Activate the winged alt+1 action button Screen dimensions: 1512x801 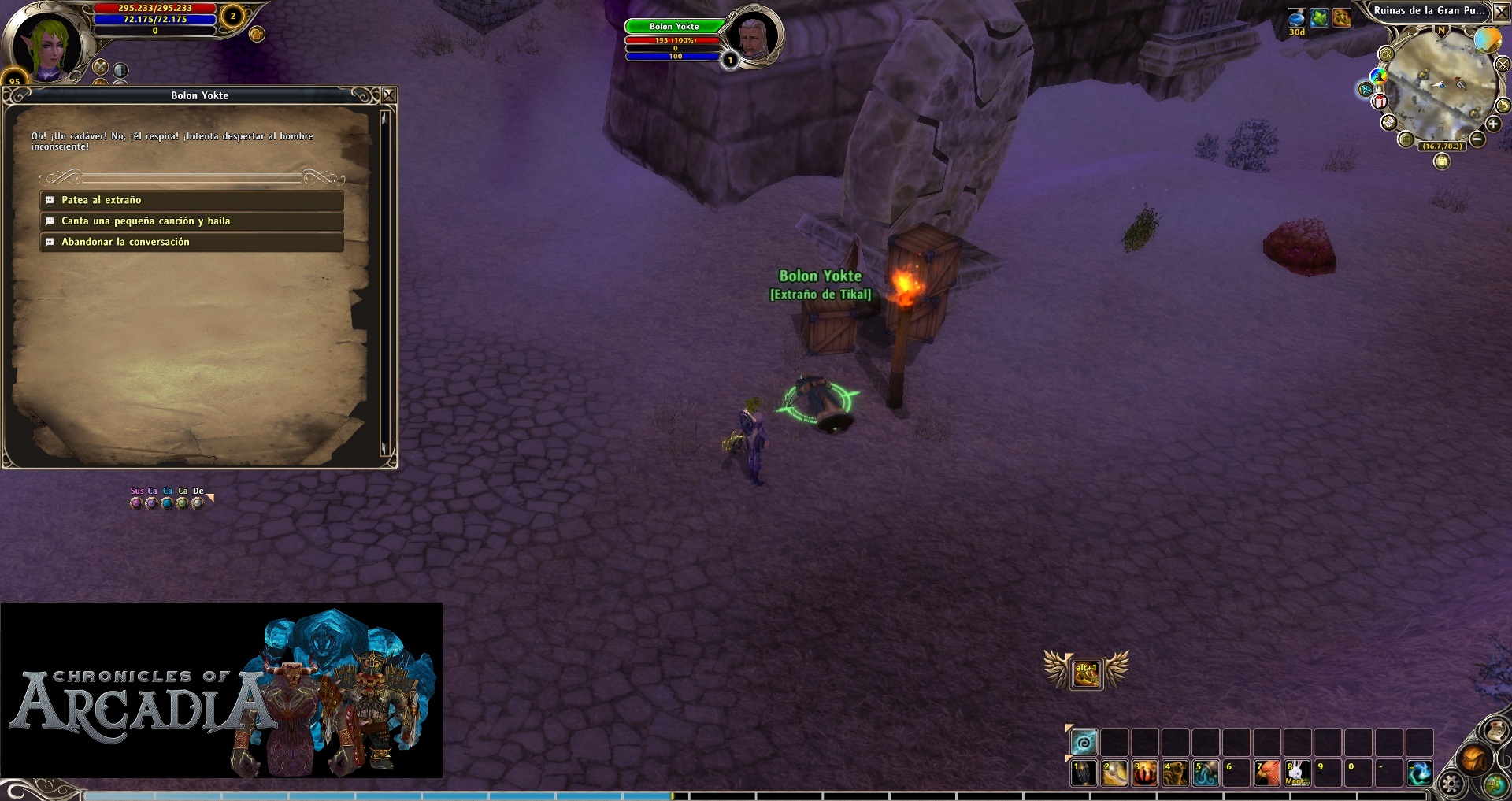(x=1086, y=673)
